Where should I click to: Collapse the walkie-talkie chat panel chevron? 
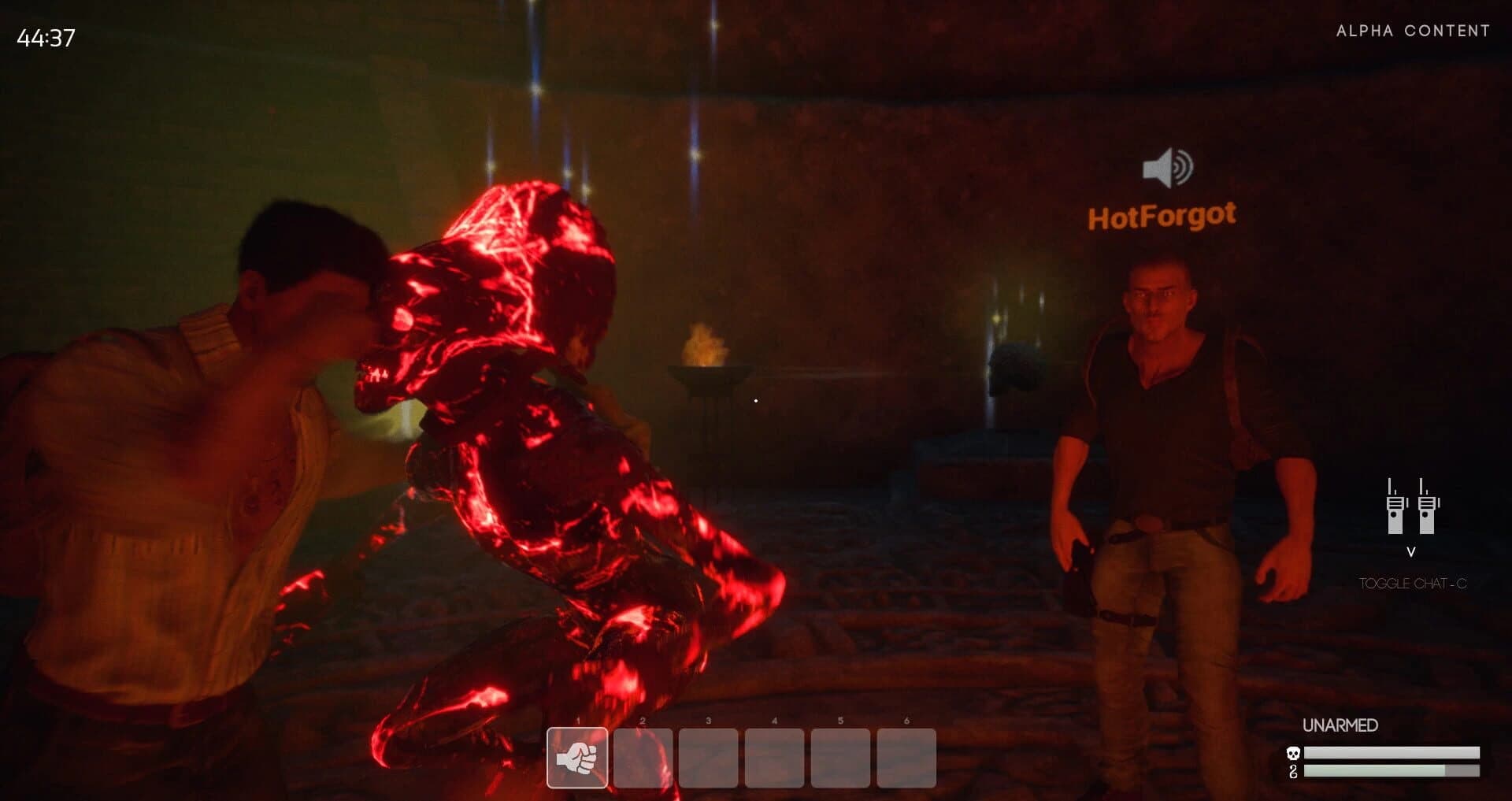(x=1411, y=552)
